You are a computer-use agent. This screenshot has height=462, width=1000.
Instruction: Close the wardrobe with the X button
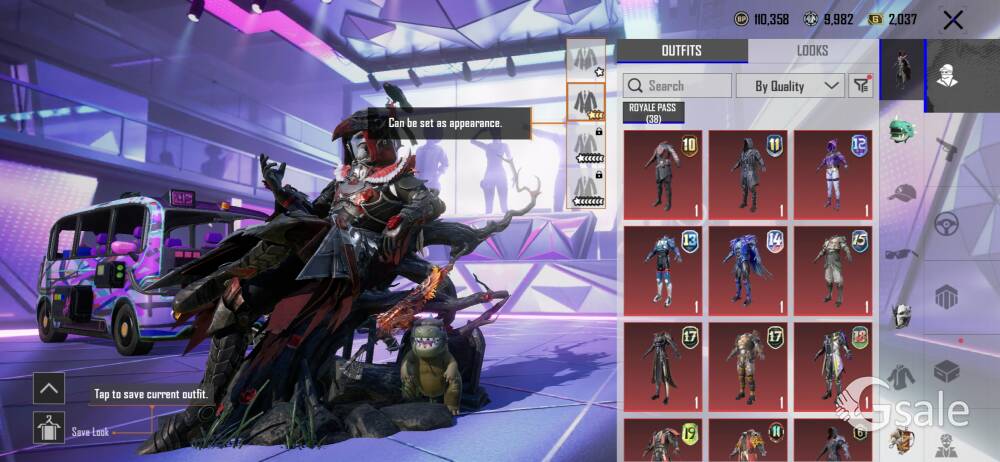[953, 20]
